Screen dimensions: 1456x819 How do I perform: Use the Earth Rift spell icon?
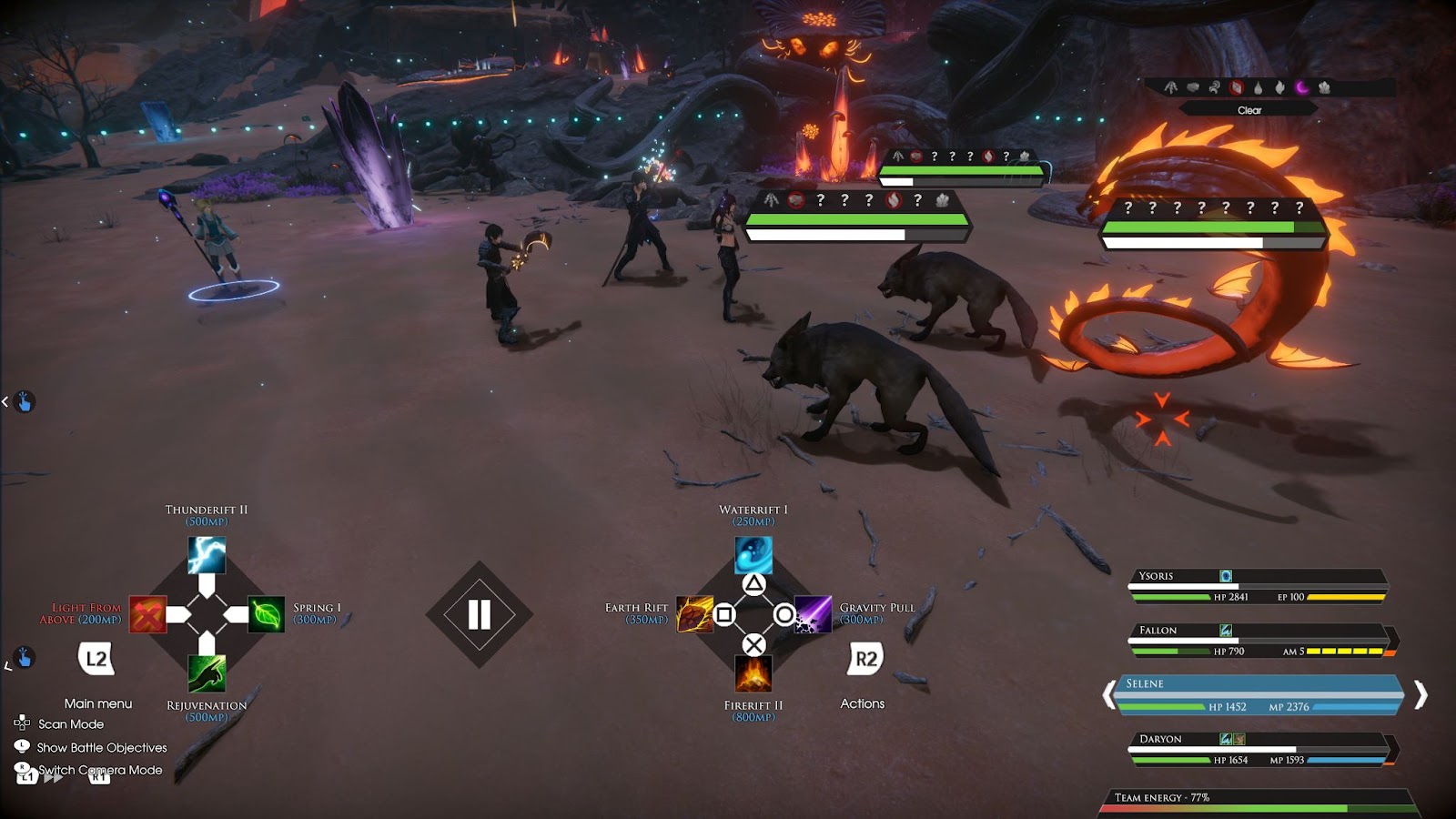click(x=694, y=614)
